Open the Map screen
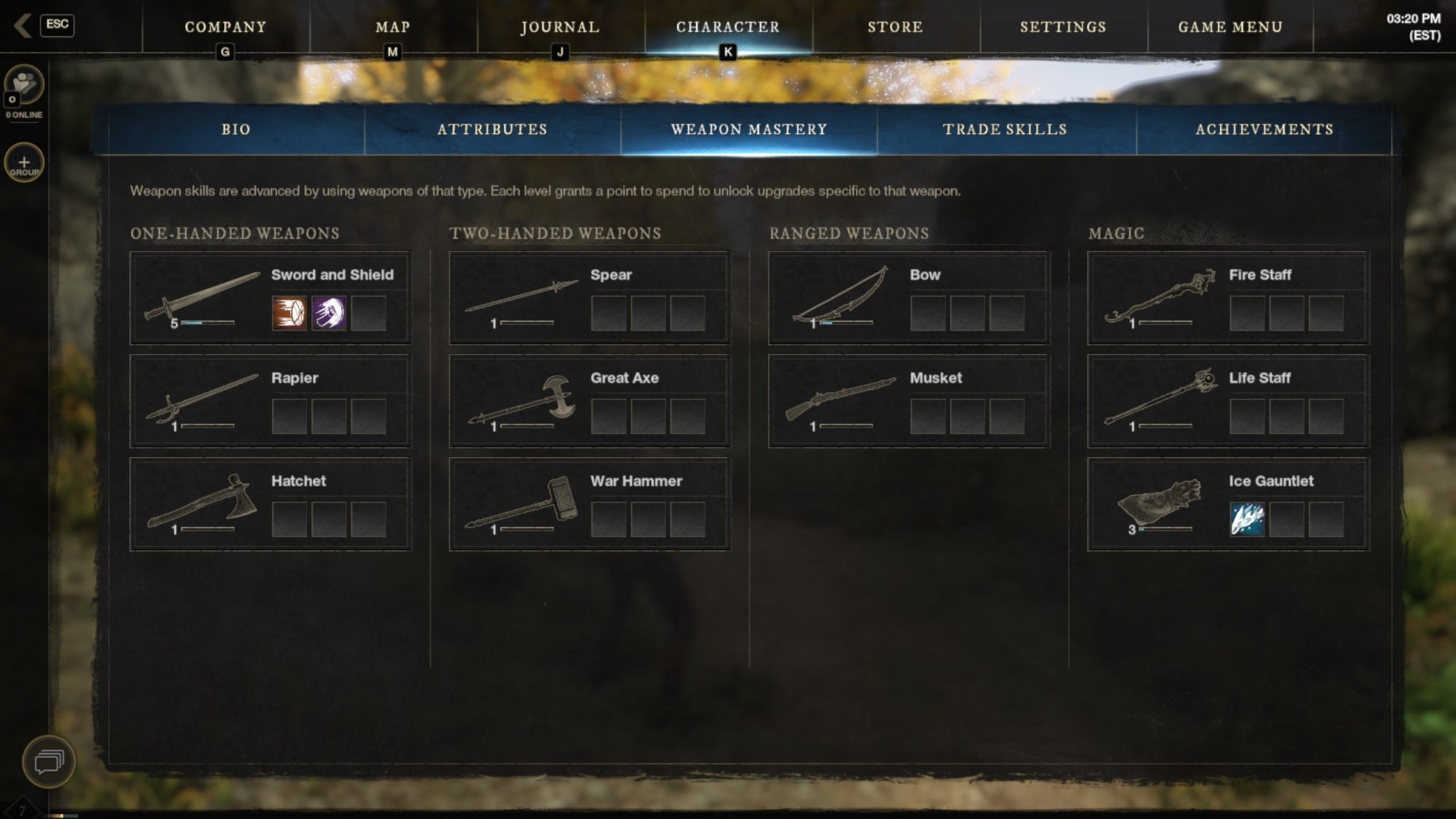 (x=392, y=27)
